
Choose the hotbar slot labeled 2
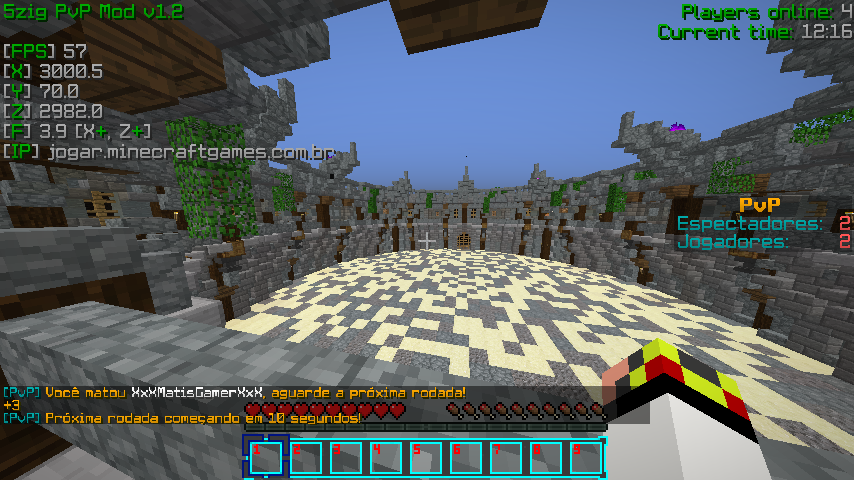(x=305, y=457)
